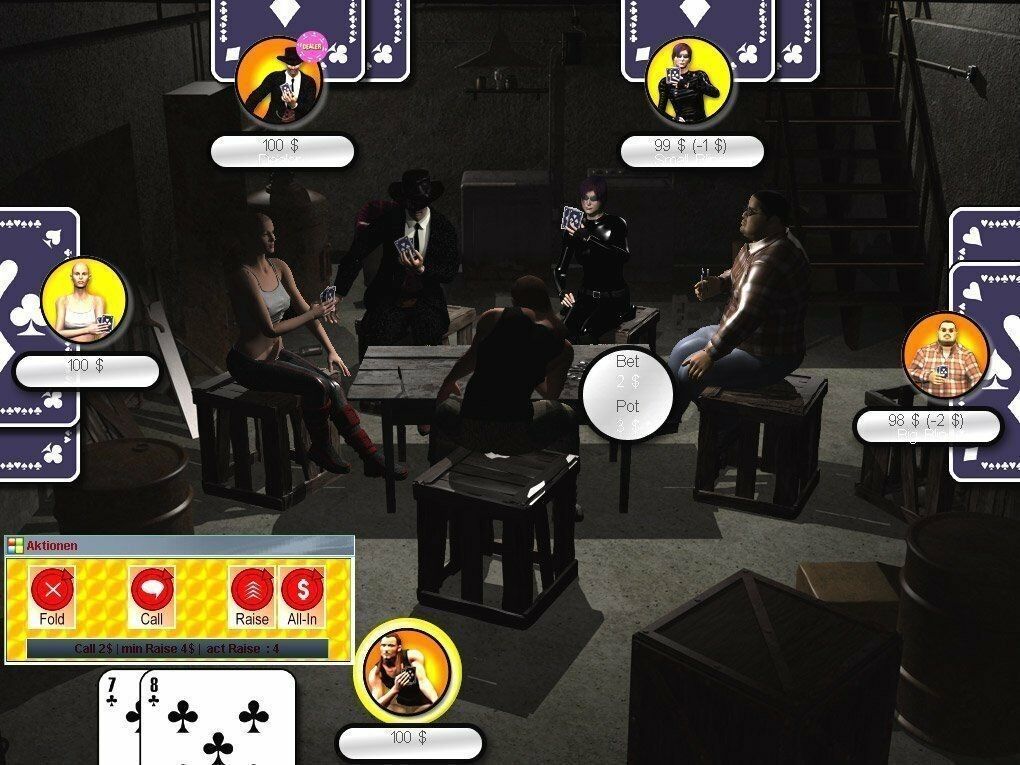Fold the current hand
This screenshot has height=765, width=1020.
coord(53,592)
